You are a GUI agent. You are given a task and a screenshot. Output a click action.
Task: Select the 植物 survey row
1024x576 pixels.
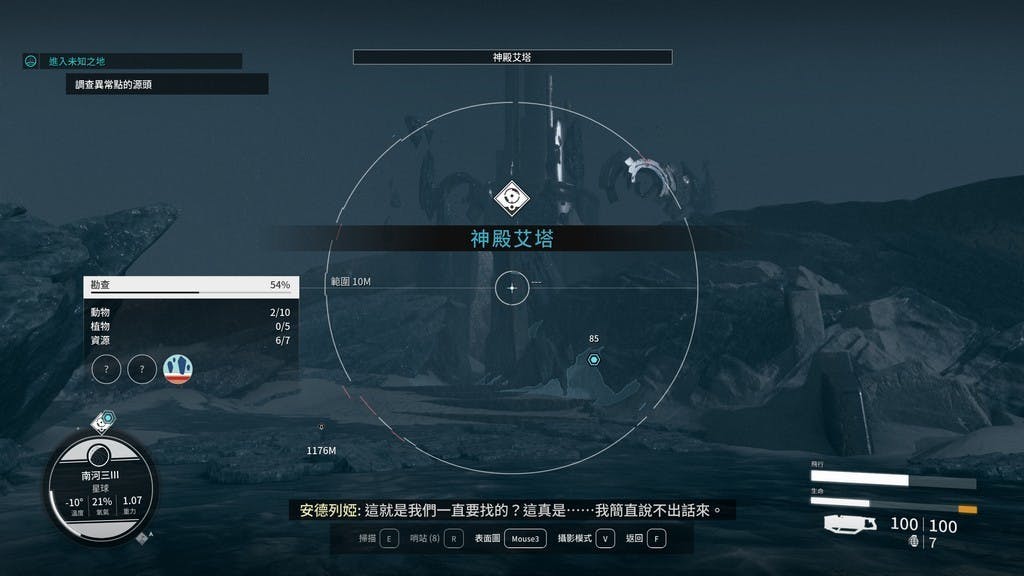[x=190, y=326]
